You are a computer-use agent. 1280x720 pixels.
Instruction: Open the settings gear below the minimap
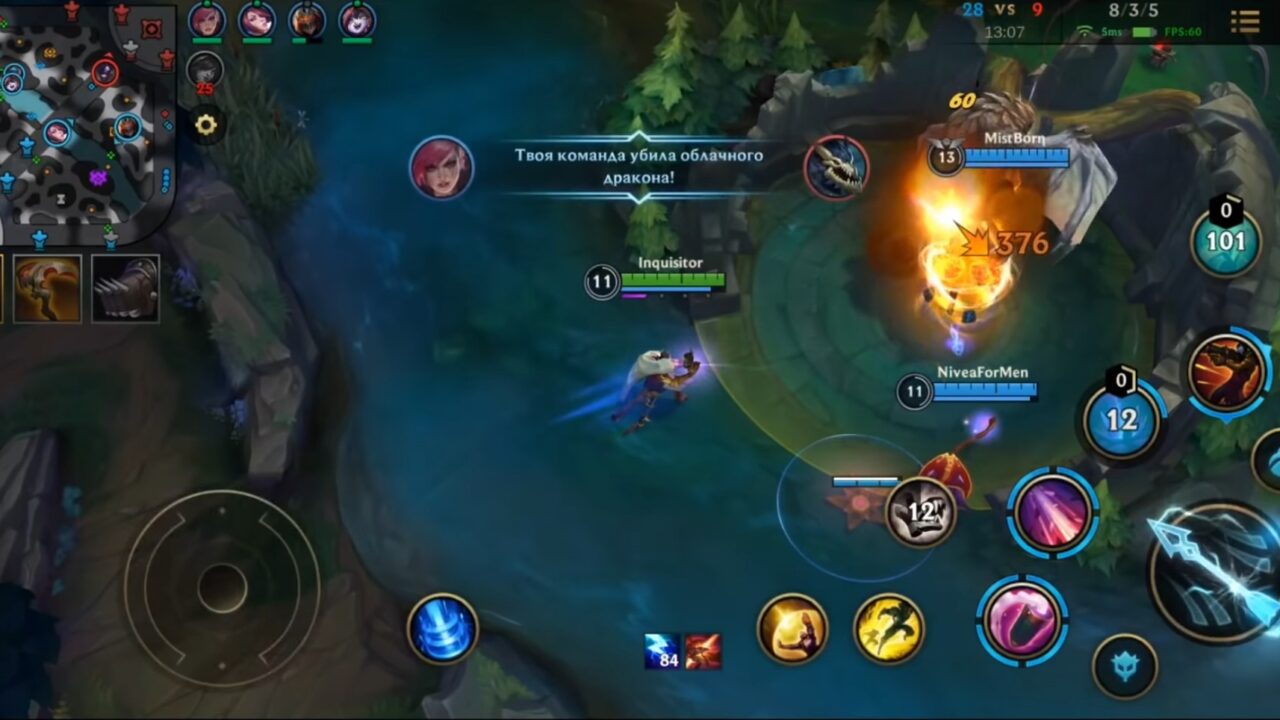point(207,124)
